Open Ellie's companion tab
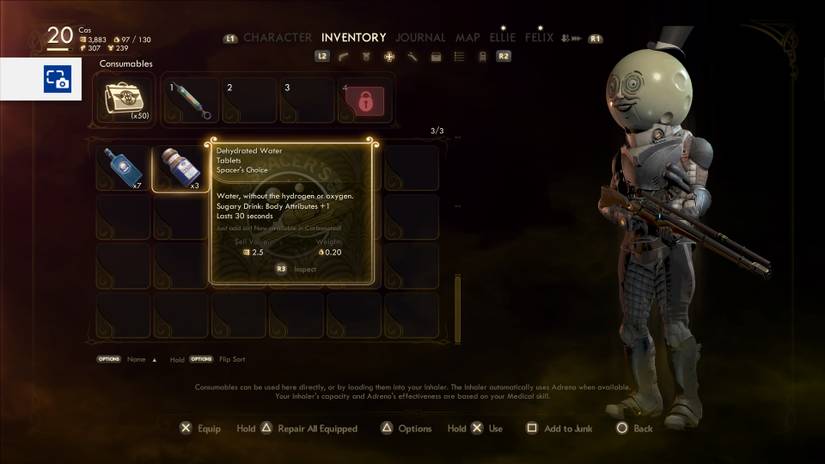Image resolution: width=825 pixels, height=464 pixels. click(x=503, y=38)
